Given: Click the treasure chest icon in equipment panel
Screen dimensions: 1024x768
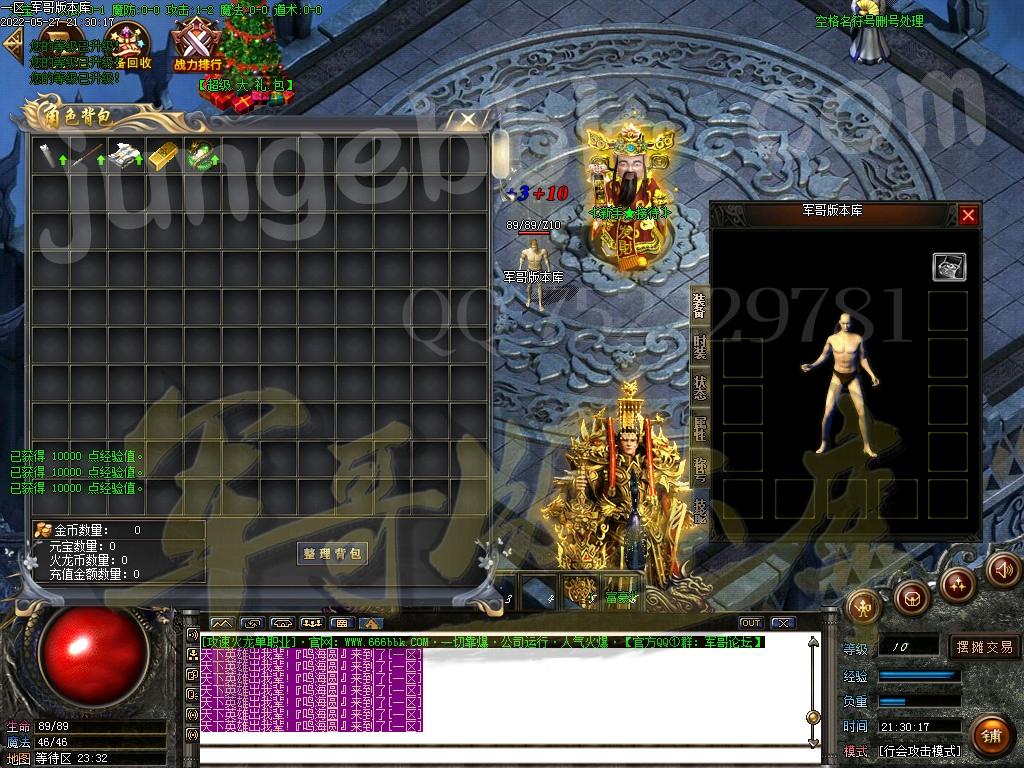Looking at the screenshot, I should pyautogui.click(x=949, y=266).
